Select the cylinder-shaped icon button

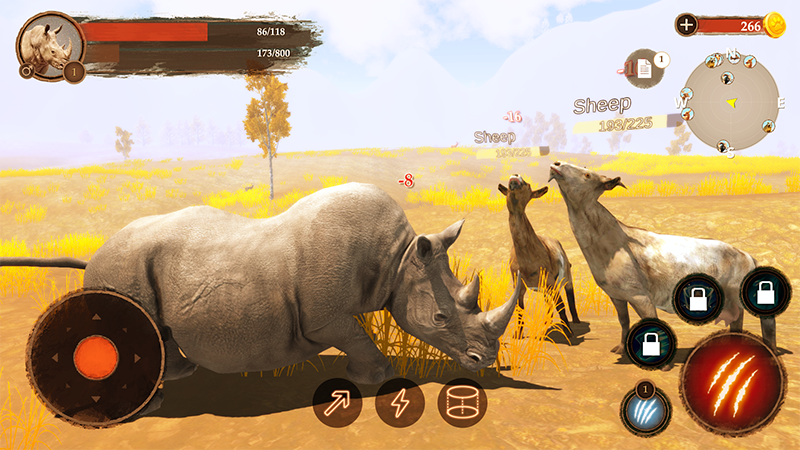tap(462, 403)
